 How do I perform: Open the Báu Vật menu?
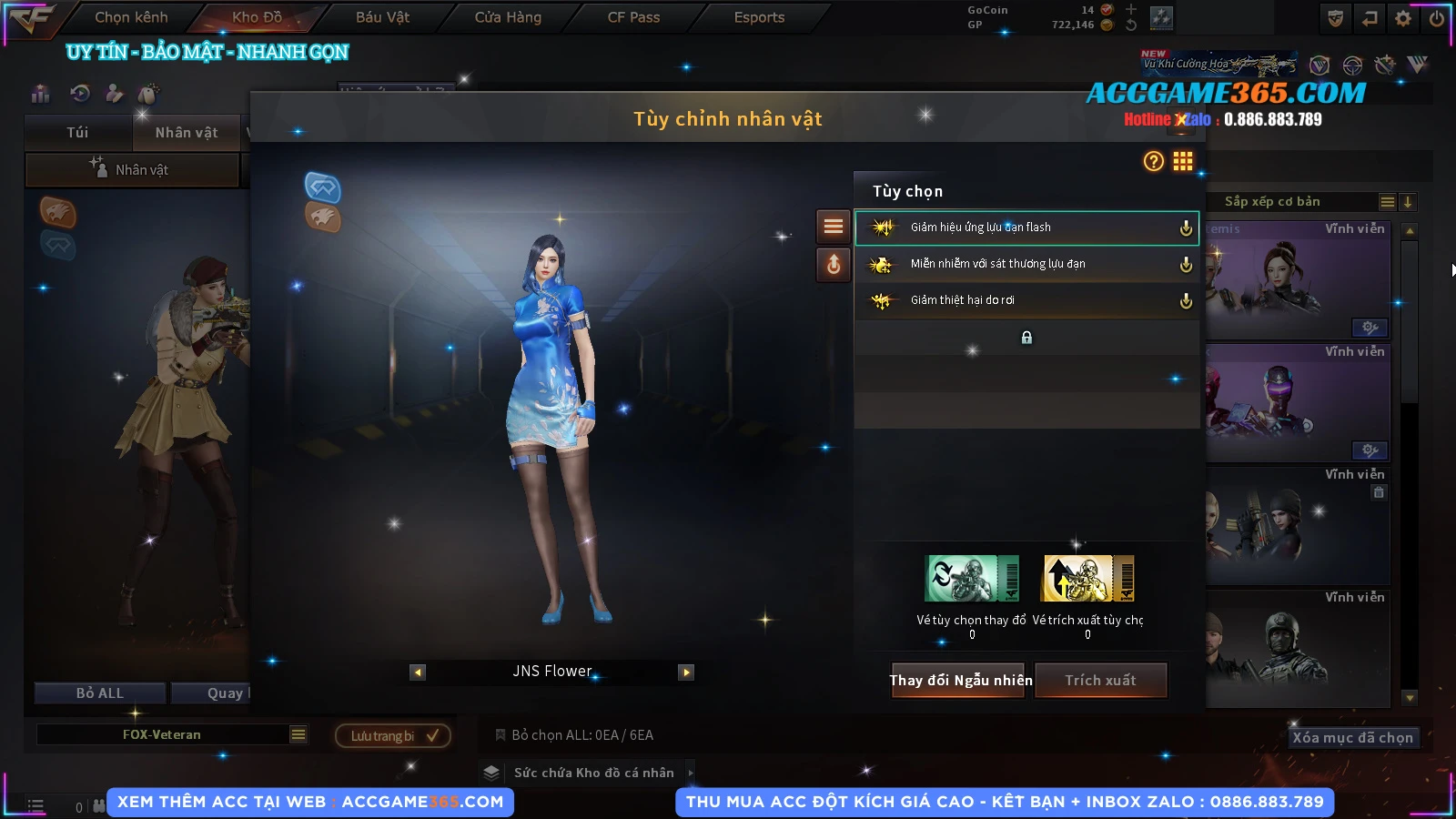382,17
